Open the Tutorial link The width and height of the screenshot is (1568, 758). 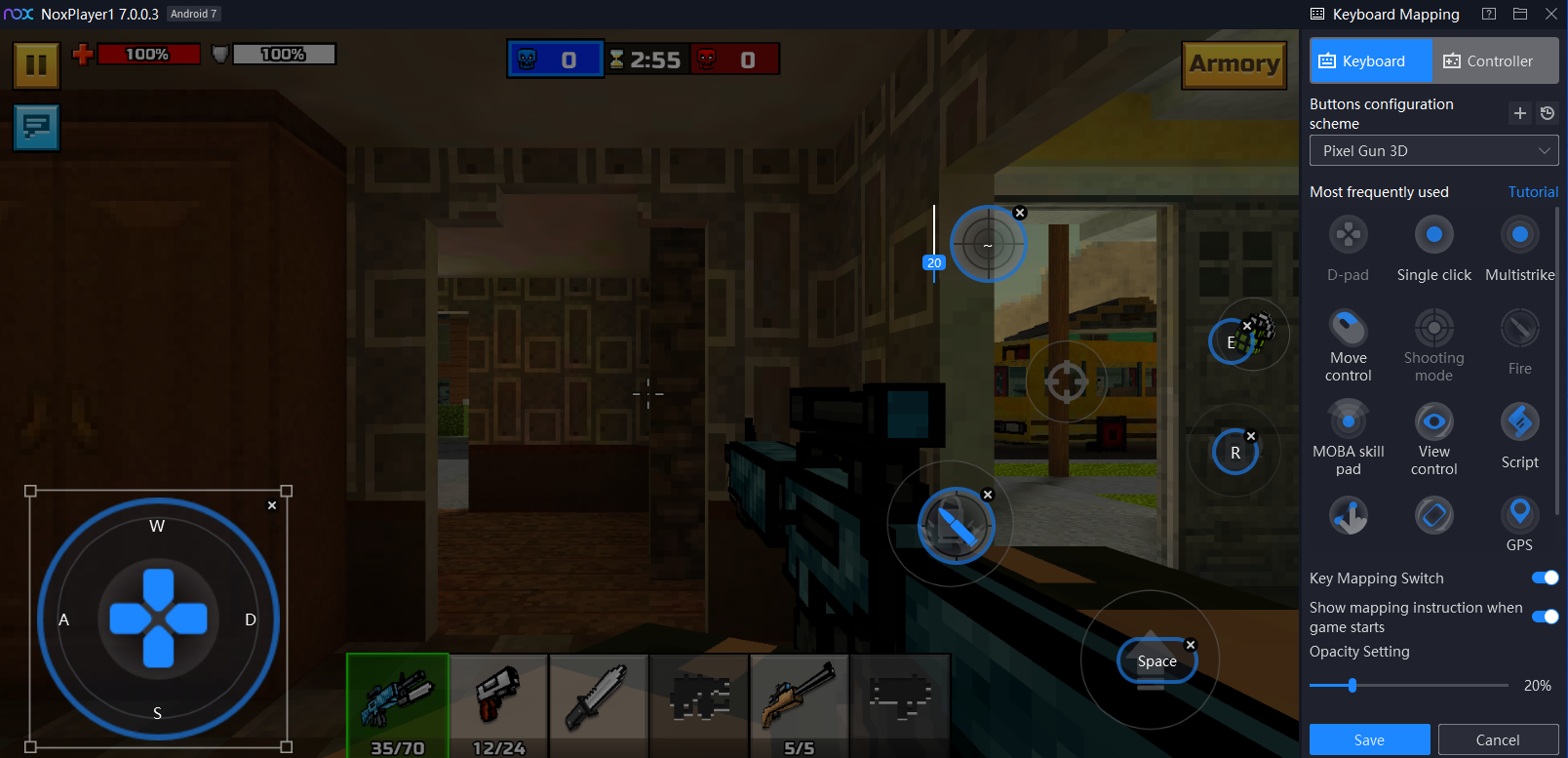point(1533,192)
